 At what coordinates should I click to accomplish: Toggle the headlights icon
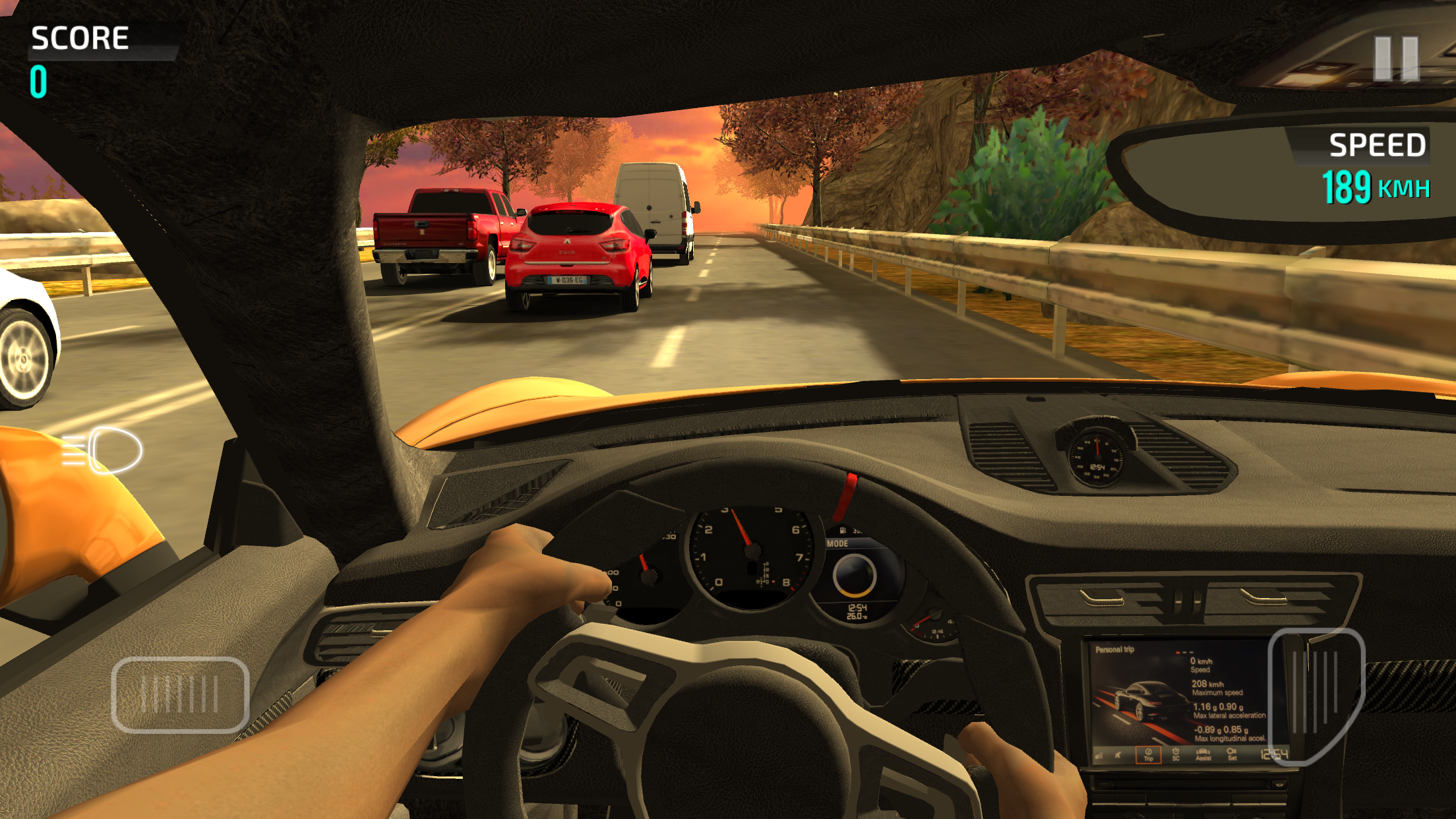104,450
